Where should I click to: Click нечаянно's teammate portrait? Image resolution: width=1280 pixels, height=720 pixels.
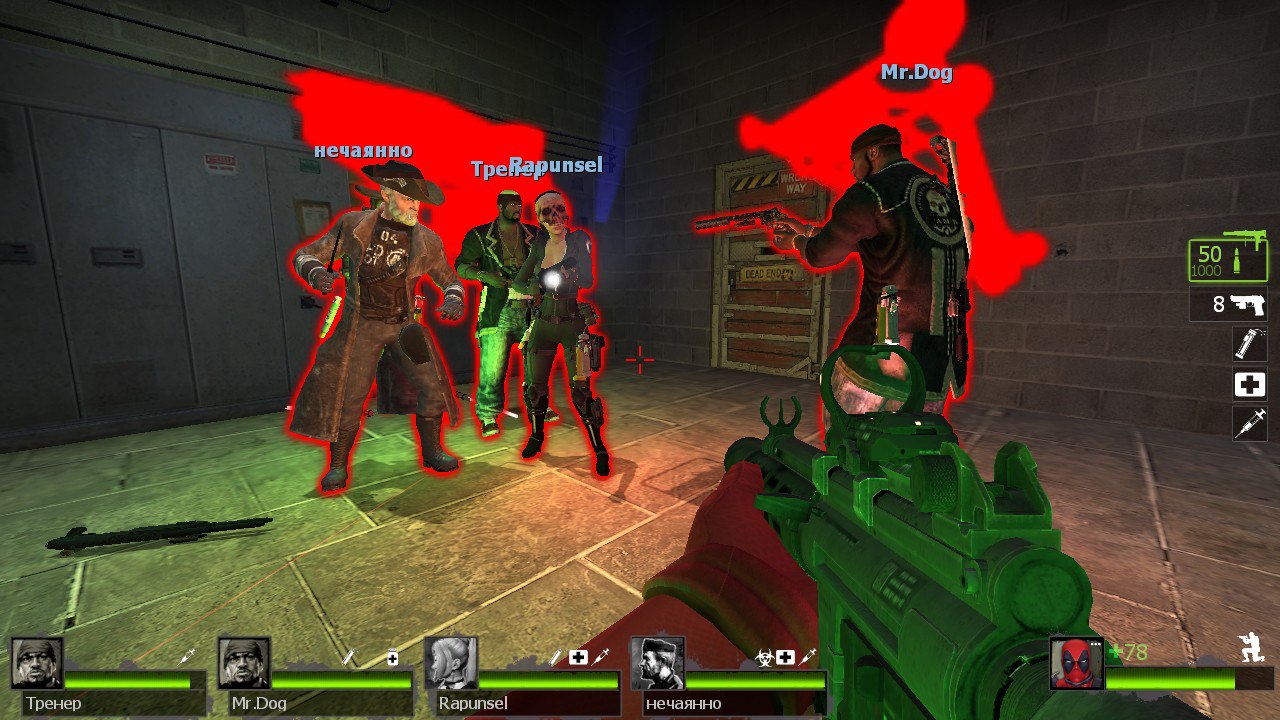coord(657,664)
